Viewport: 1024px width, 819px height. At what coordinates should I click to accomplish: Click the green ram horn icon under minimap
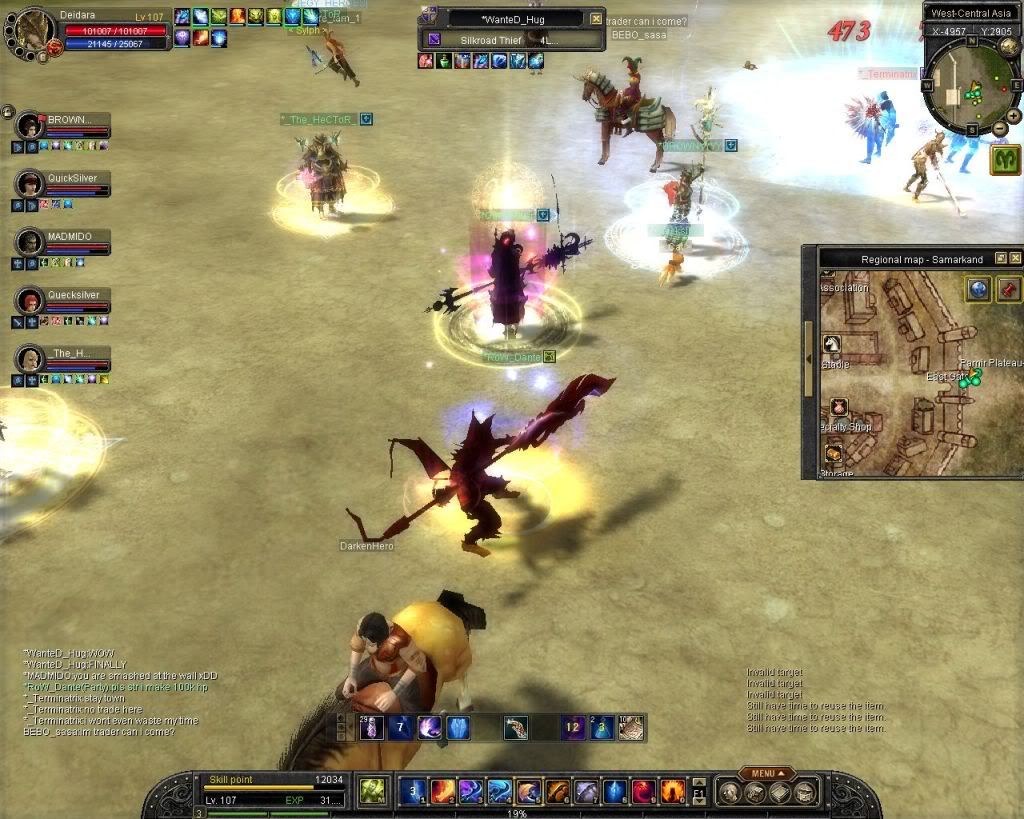[x=1005, y=160]
